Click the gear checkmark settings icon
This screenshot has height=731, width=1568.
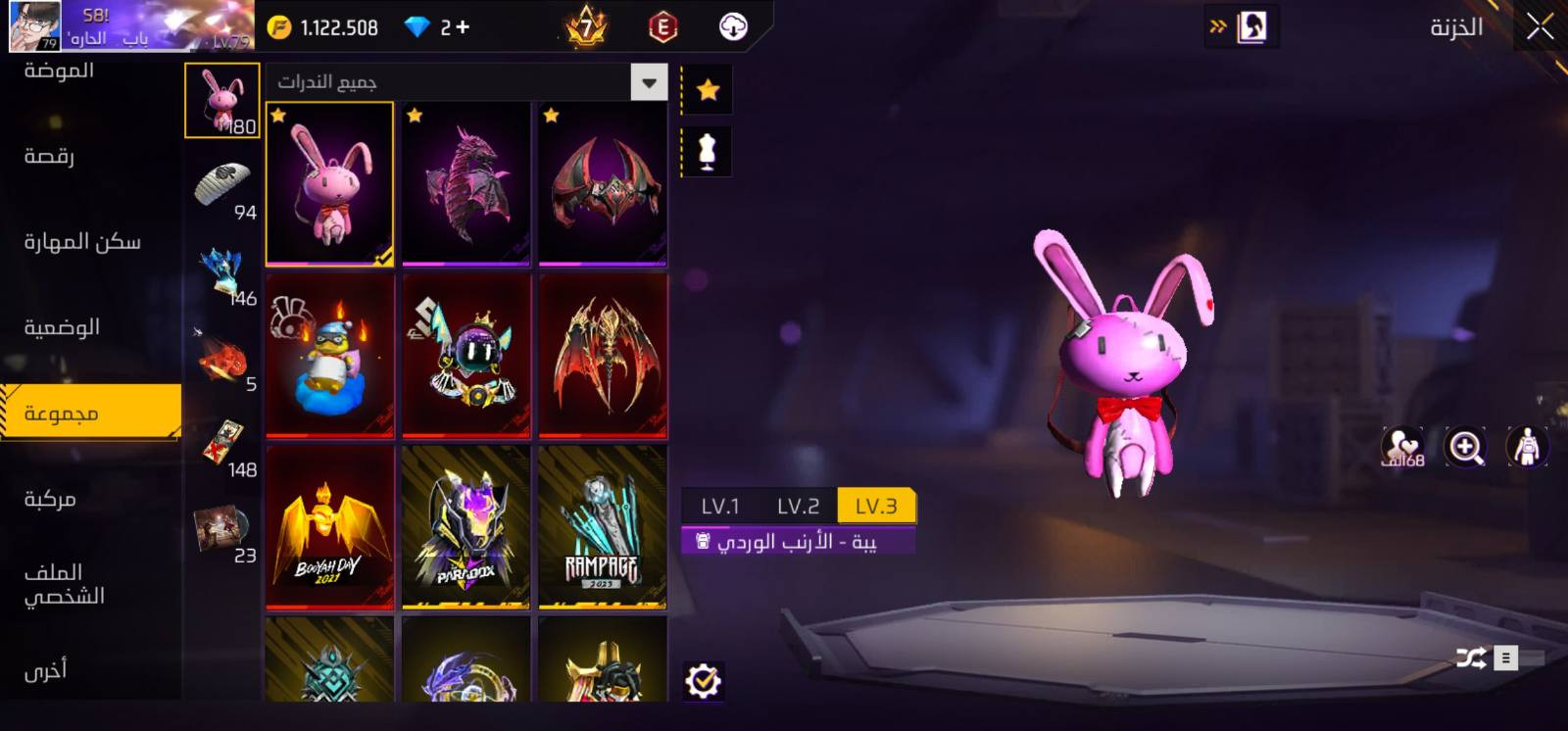point(703,680)
